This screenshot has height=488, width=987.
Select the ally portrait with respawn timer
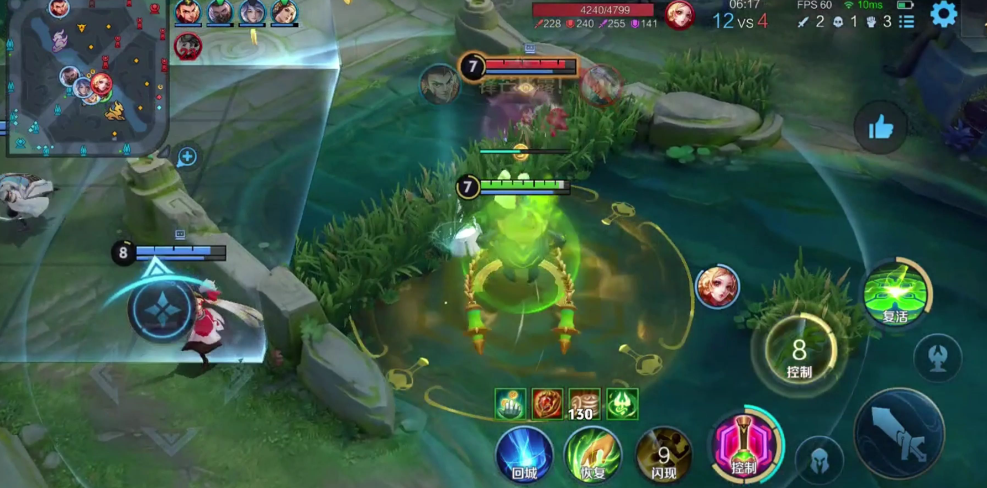[188, 45]
